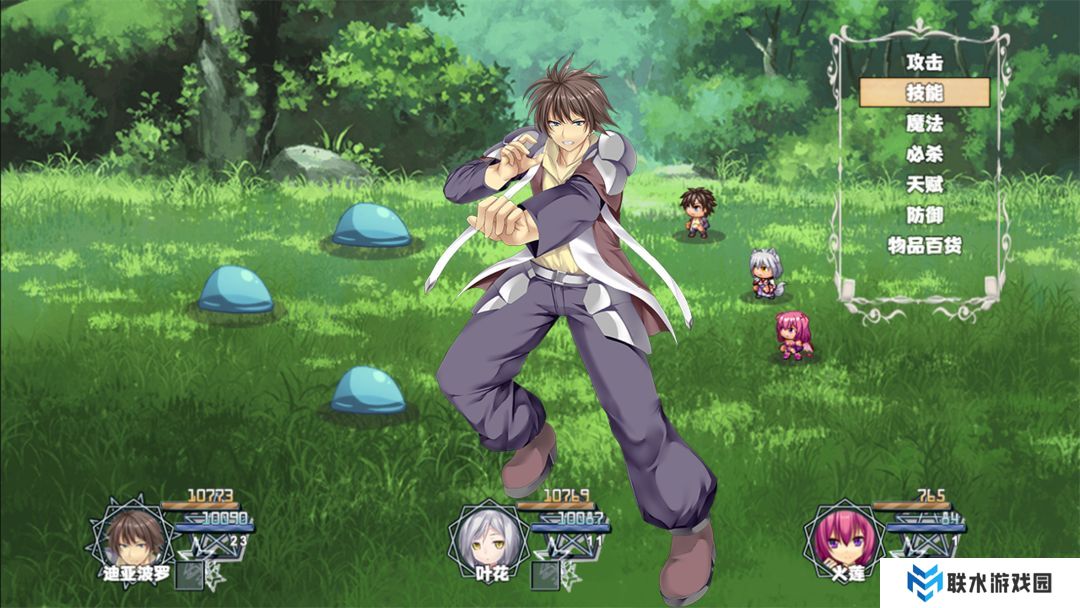
Task: Open the 天赋 (Talent) command
Action: 924,185
